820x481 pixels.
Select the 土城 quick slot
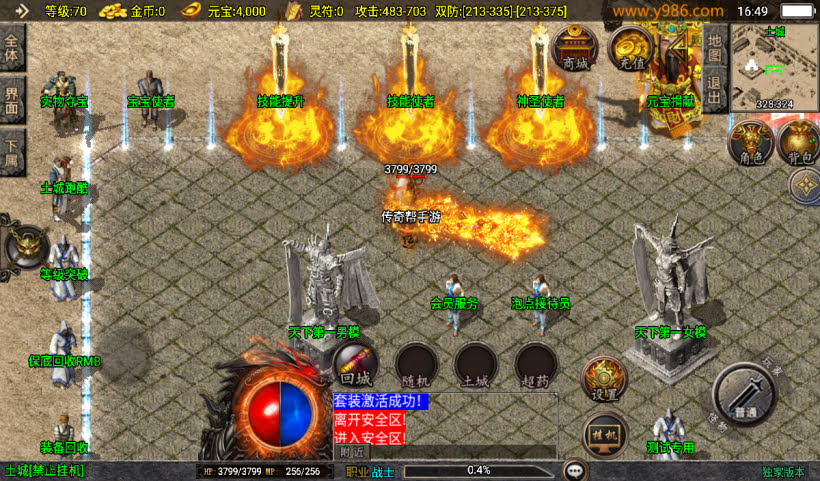click(x=475, y=364)
